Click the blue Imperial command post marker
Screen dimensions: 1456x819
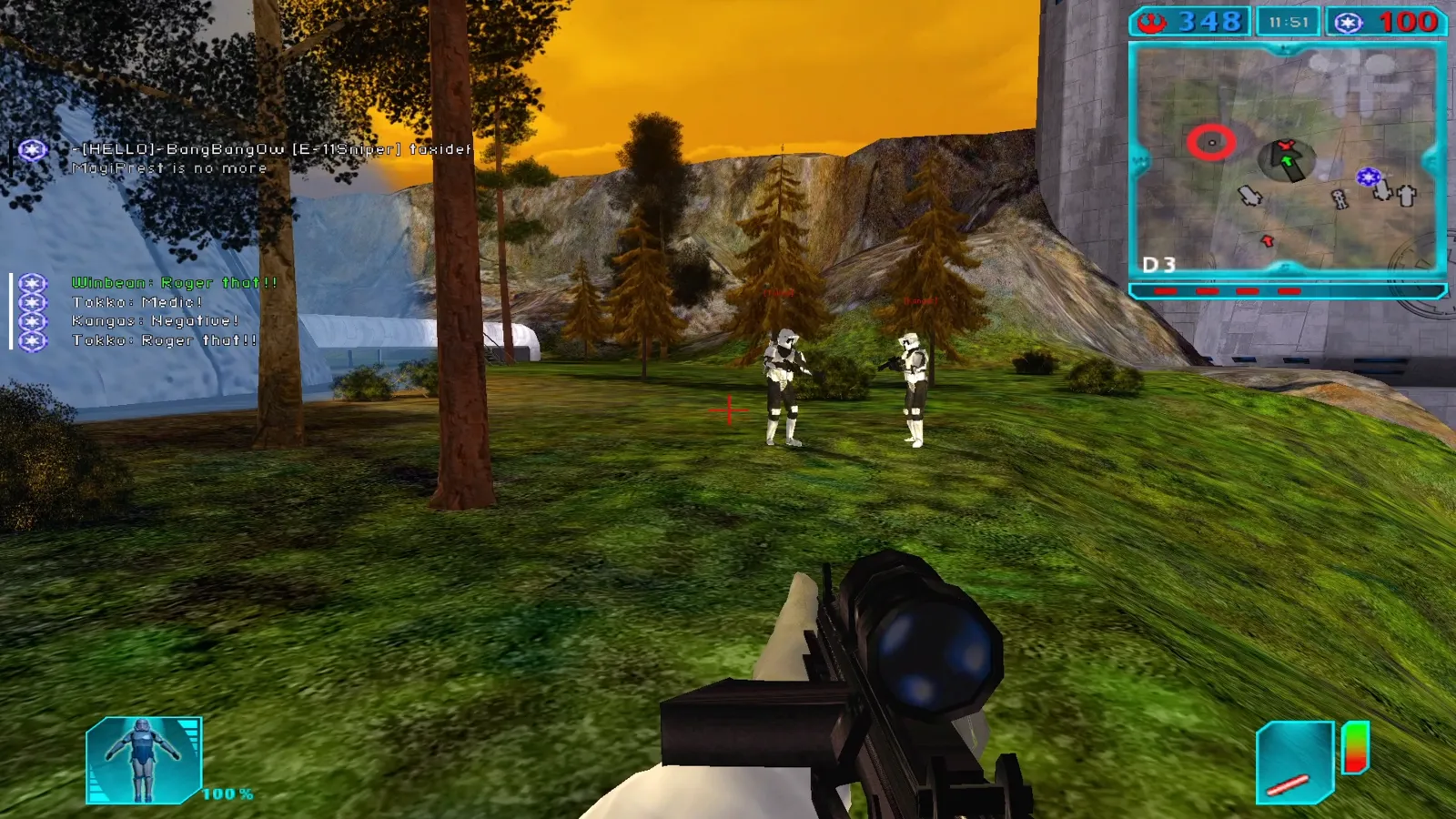coord(1368,177)
